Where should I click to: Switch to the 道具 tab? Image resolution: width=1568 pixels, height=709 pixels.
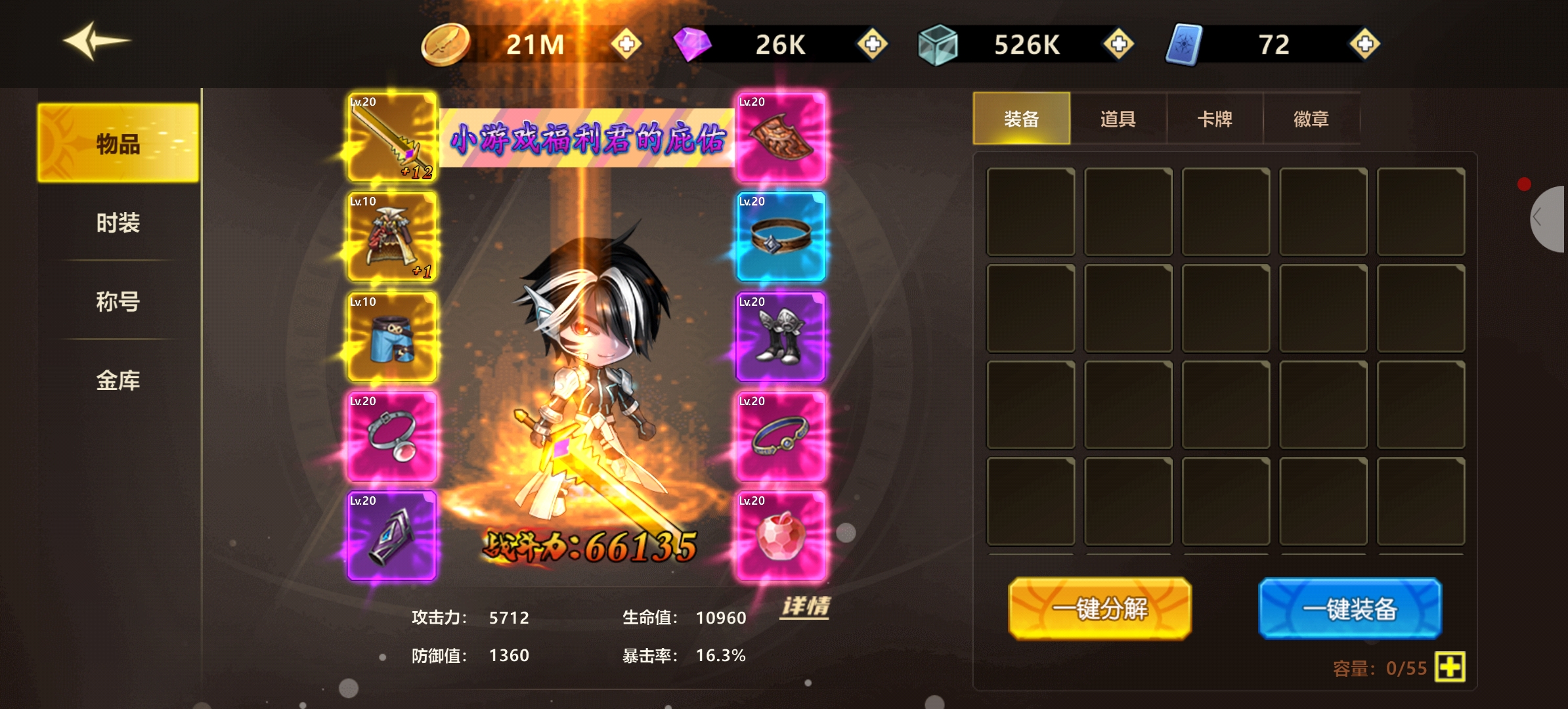point(1118,119)
